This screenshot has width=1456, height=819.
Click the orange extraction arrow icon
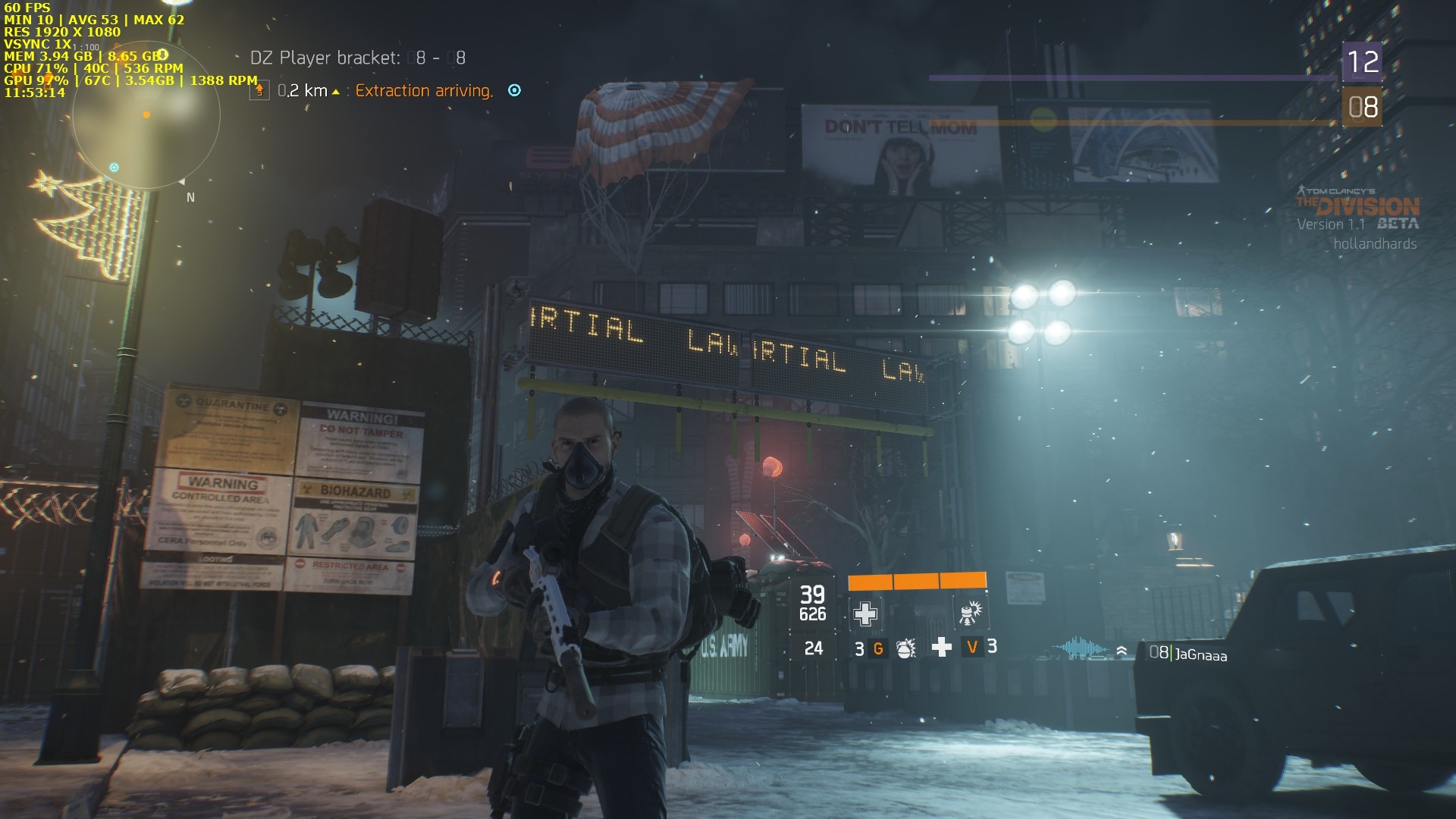tap(259, 91)
